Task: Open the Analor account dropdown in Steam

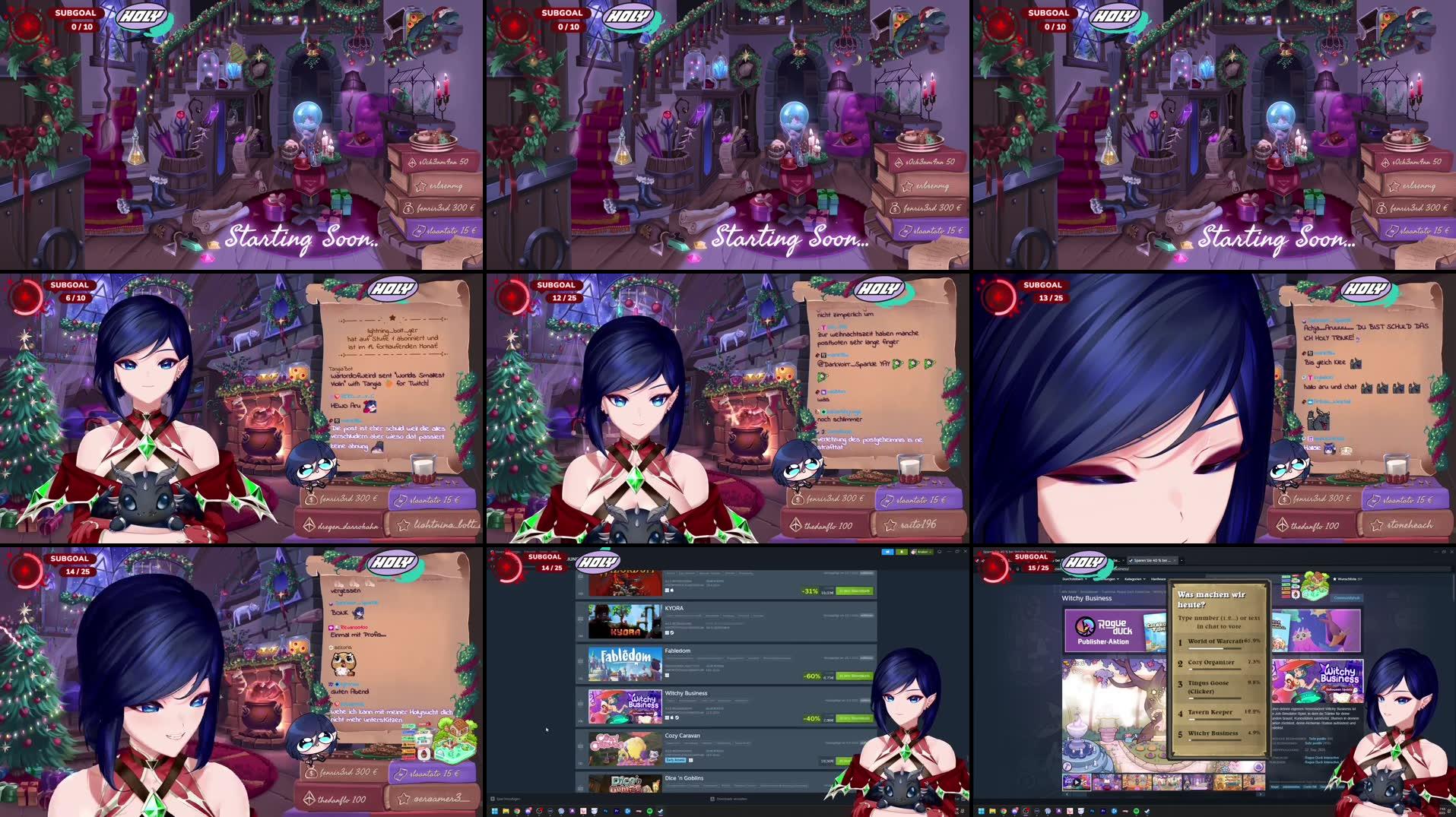Action: click(x=923, y=552)
